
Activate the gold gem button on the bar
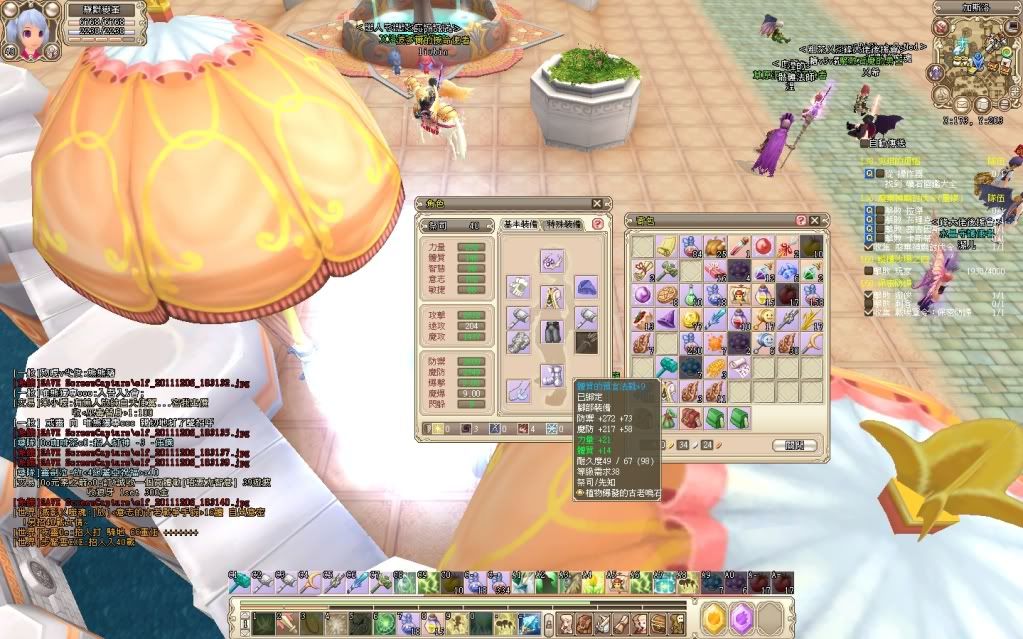pos(712,619)
